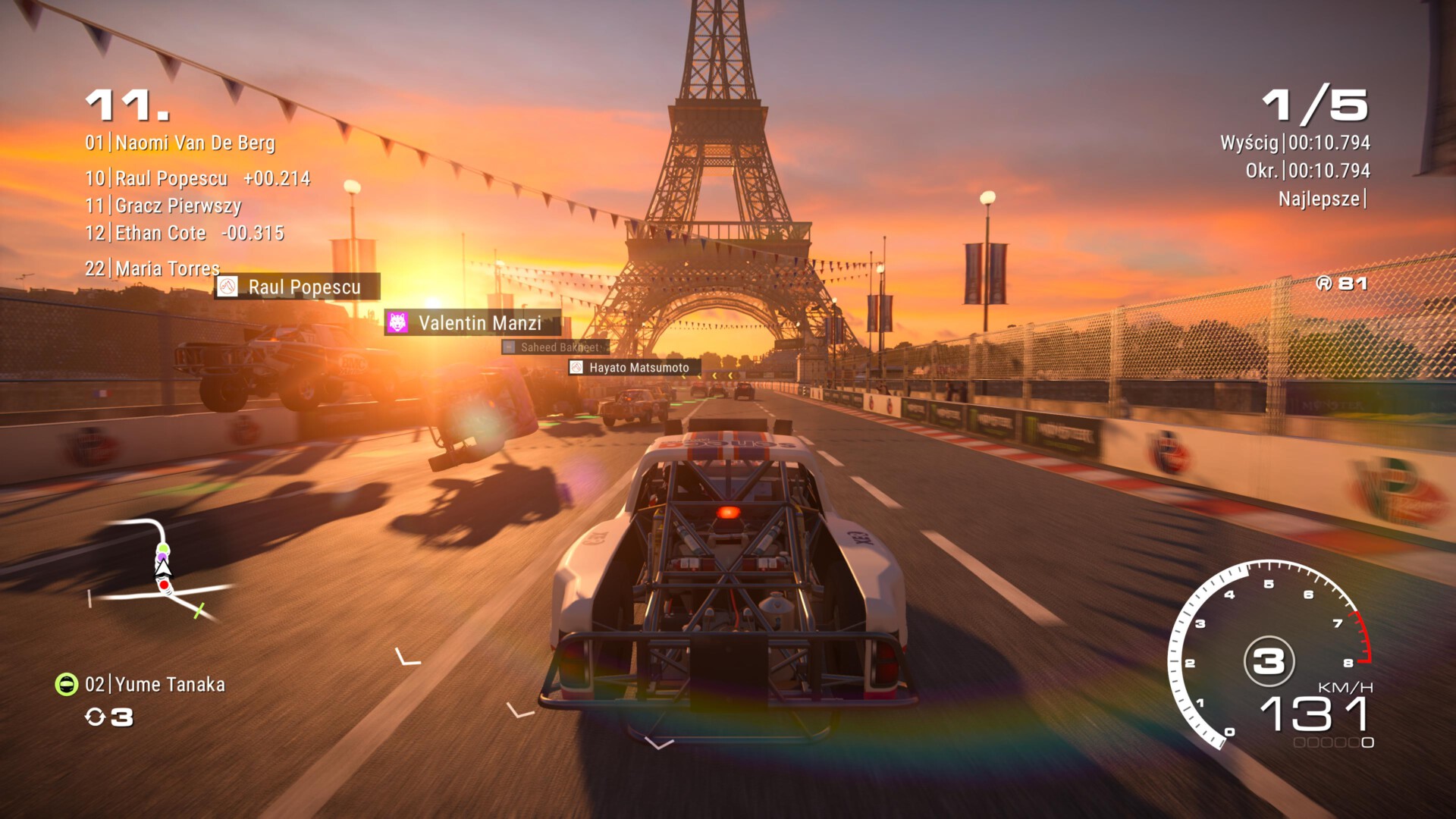
Task: Click the track minimap
Action: coord(161,570)
